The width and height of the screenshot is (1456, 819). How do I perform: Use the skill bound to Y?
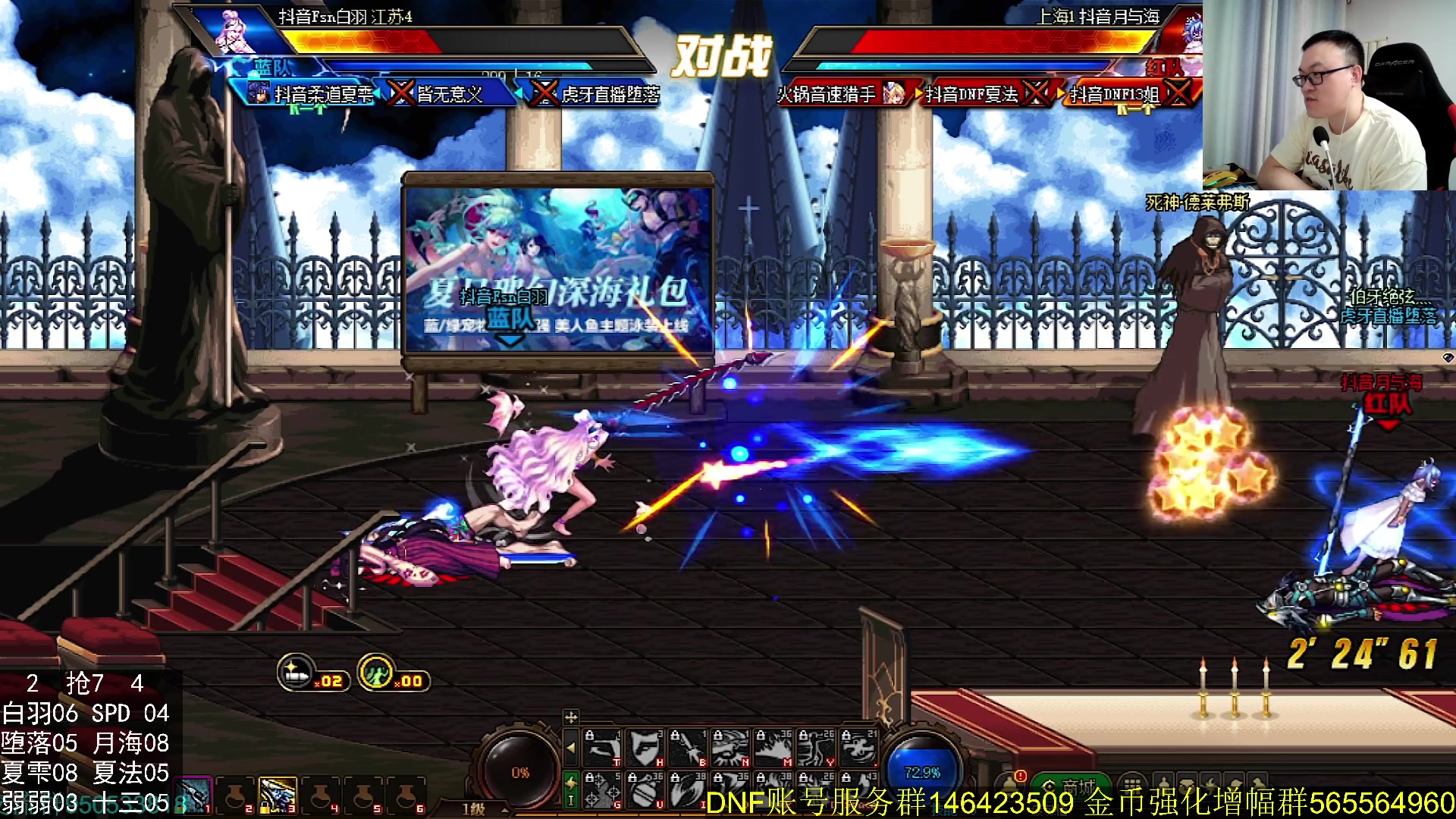(x=816, y=748)
